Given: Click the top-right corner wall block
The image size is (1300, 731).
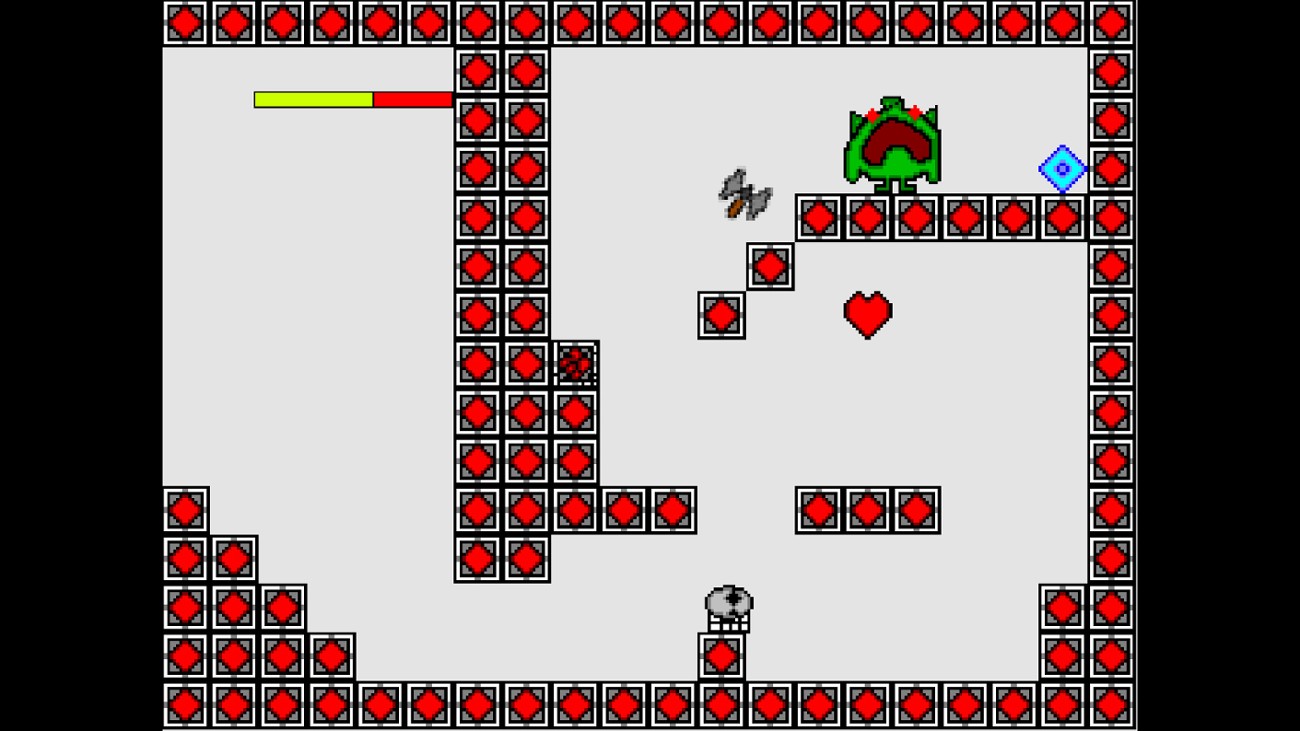Looking at the screenshot, I should click(x=1108, y=22).
